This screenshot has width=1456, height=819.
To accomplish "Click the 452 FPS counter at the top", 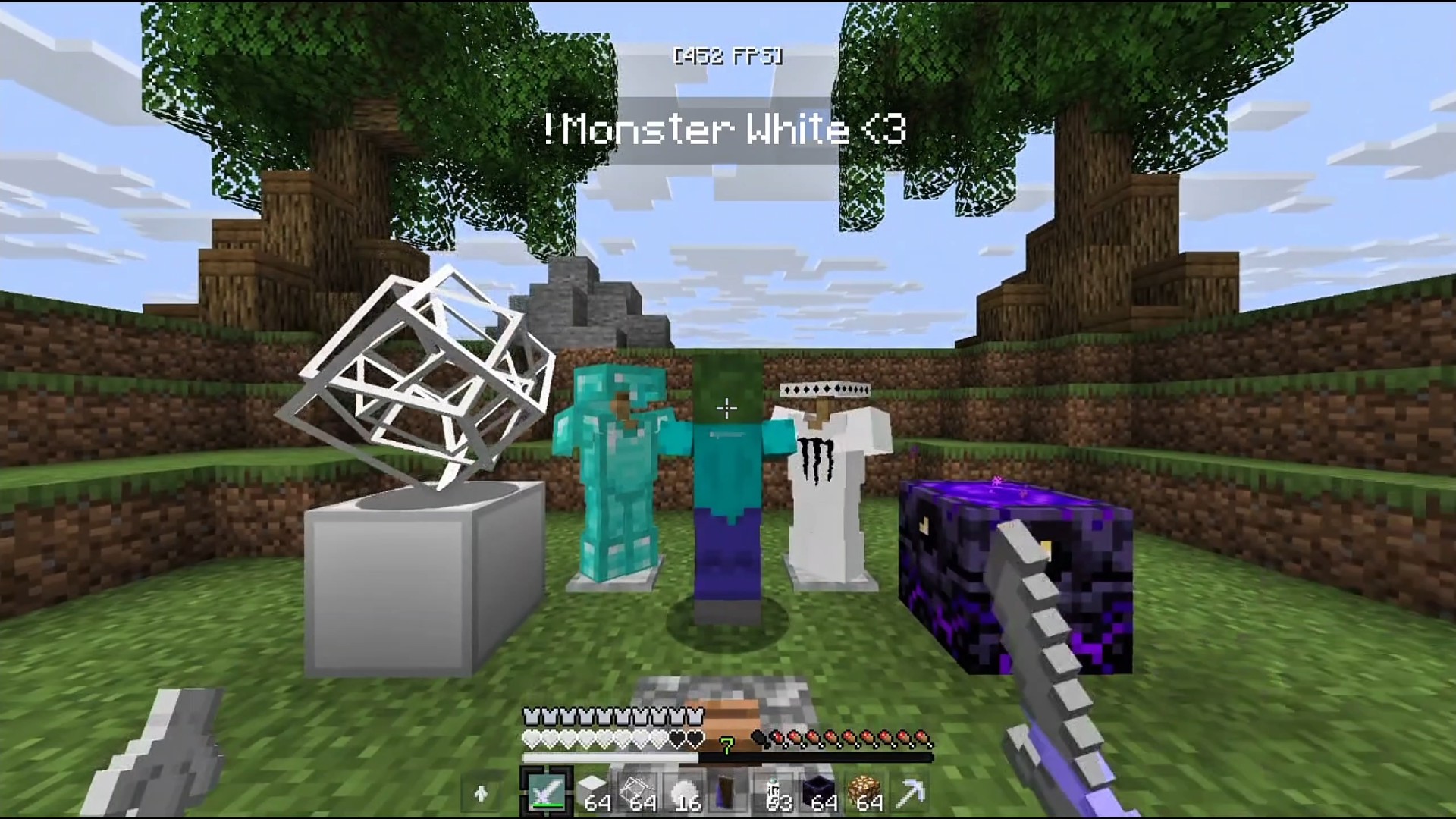I will 726,55.
